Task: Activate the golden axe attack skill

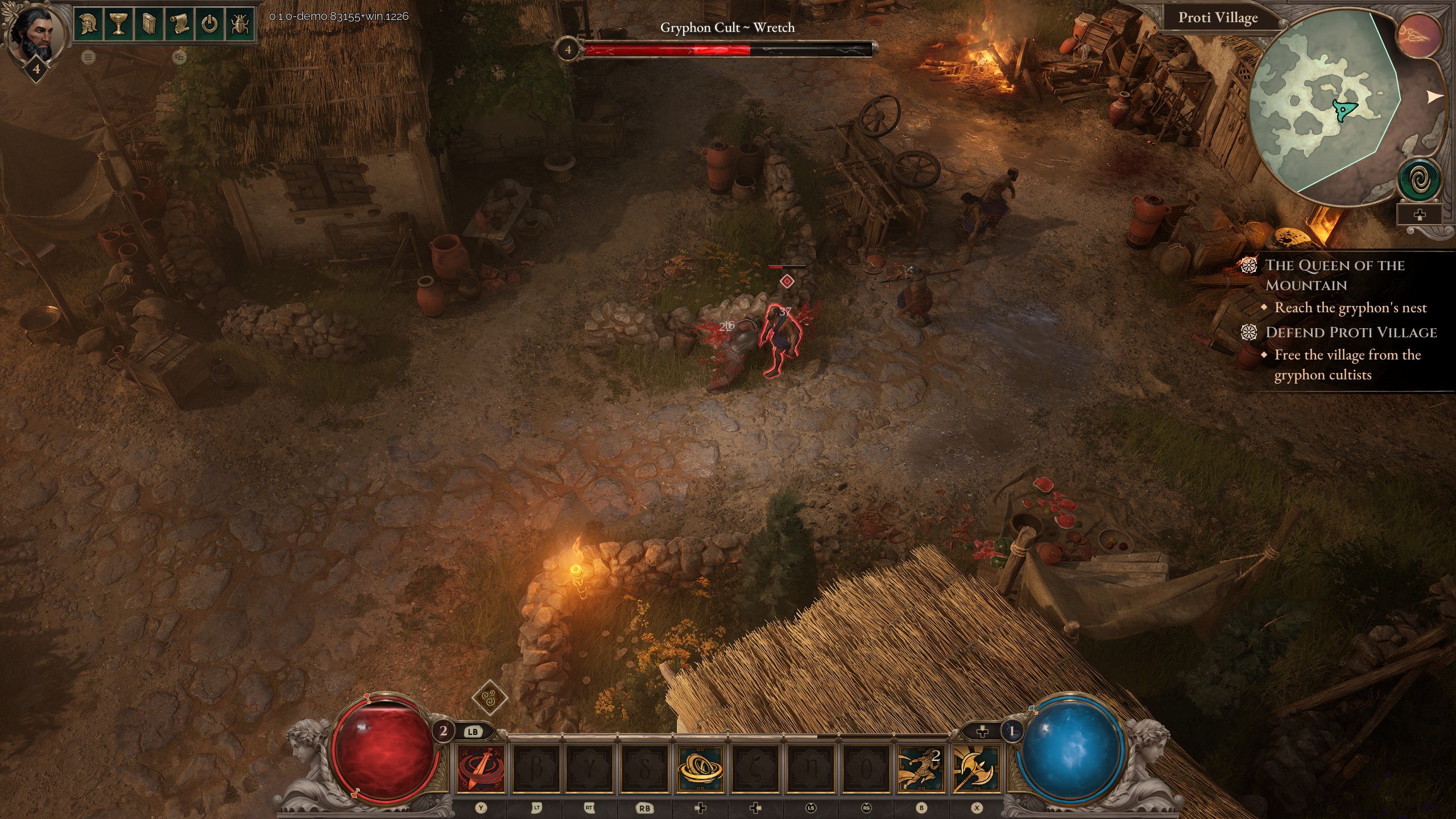Action: [975, 769]
